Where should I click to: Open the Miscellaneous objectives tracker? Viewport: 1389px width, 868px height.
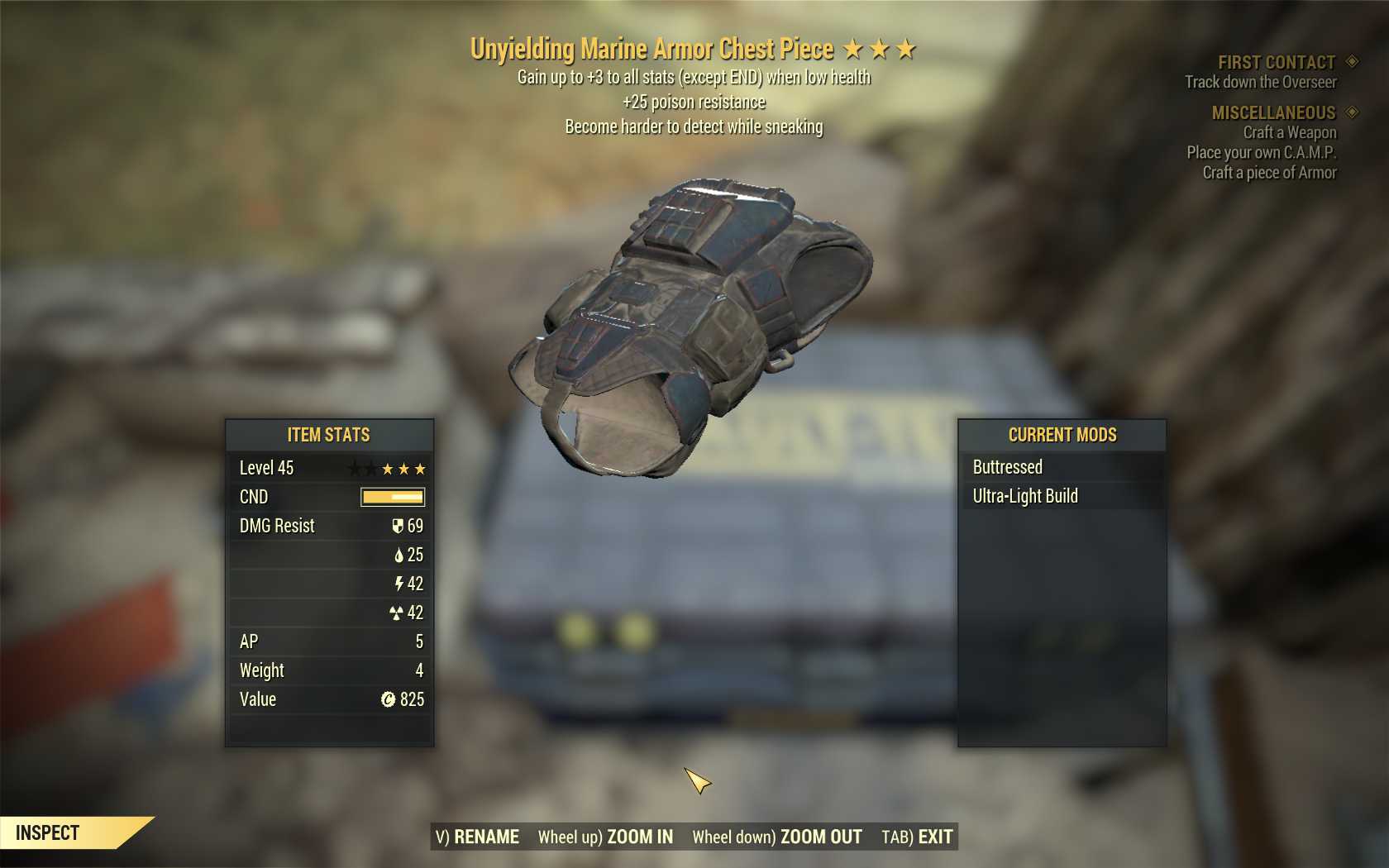coord(1273,112)
